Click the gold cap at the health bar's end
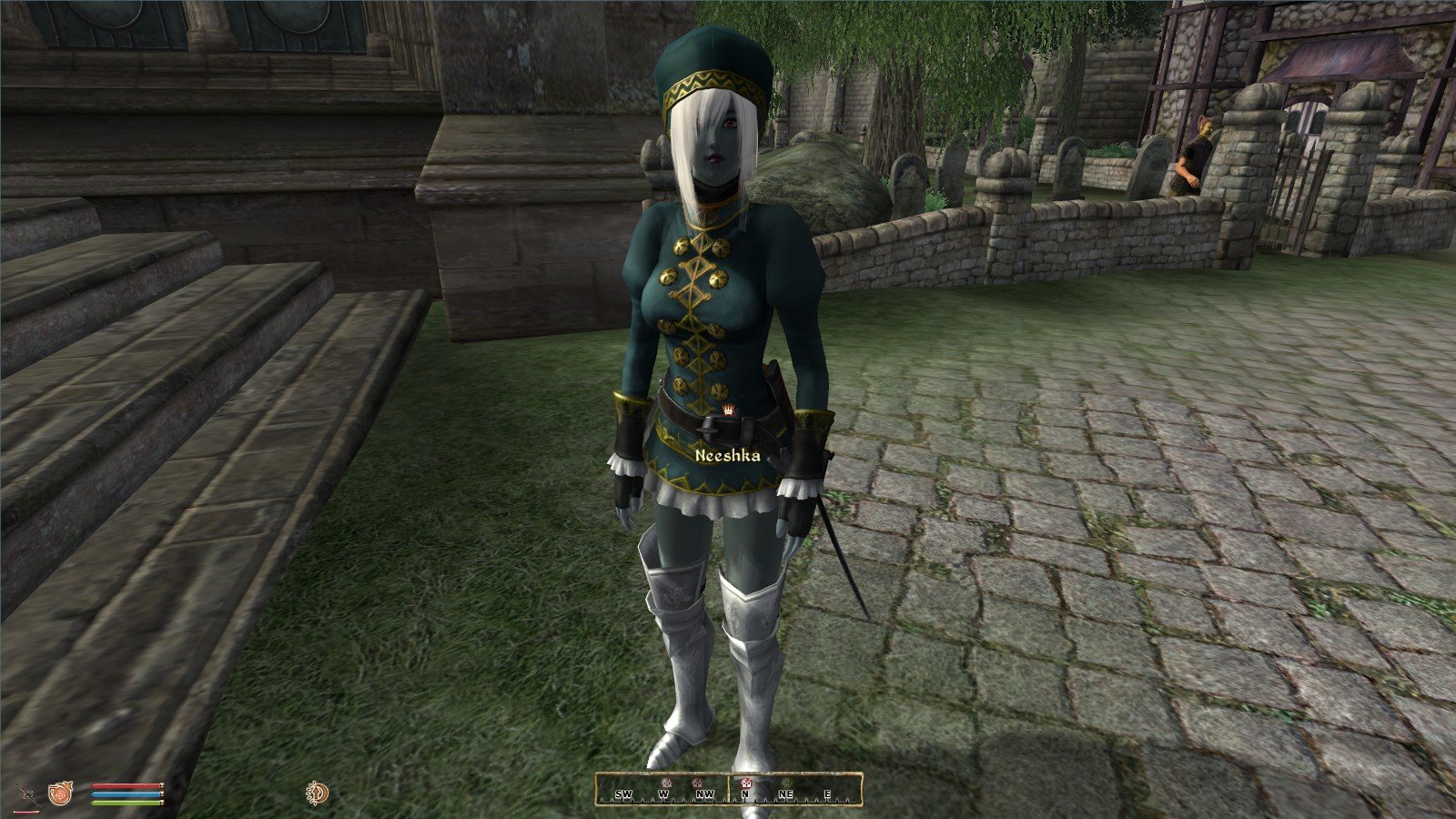This screenshot has height=819, width=1456. click(162, 785)
